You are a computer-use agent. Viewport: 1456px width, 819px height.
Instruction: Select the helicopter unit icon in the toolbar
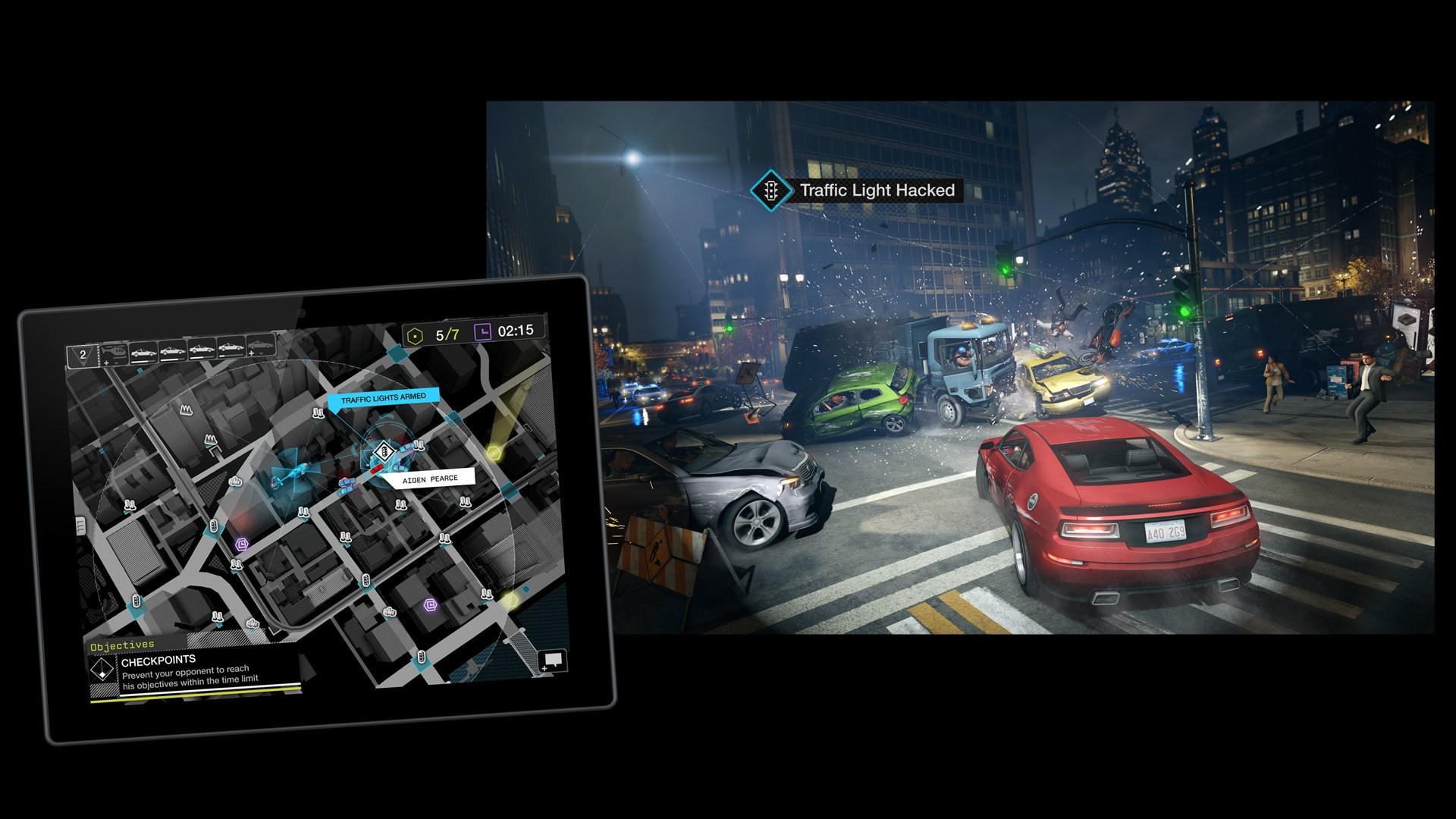pyautogui.click(x=115, y=350)
